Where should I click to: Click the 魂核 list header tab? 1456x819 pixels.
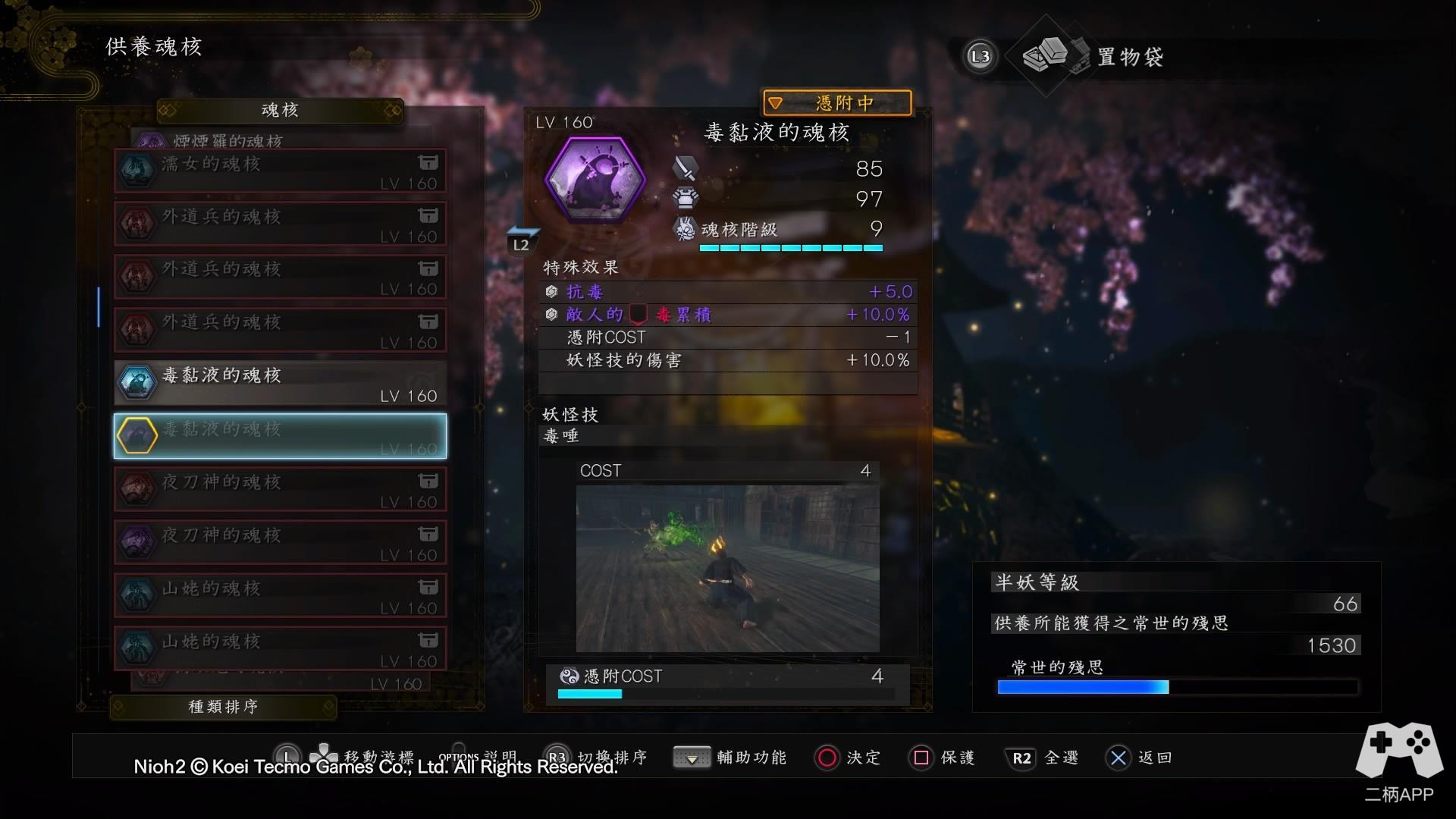coord(280,111)
